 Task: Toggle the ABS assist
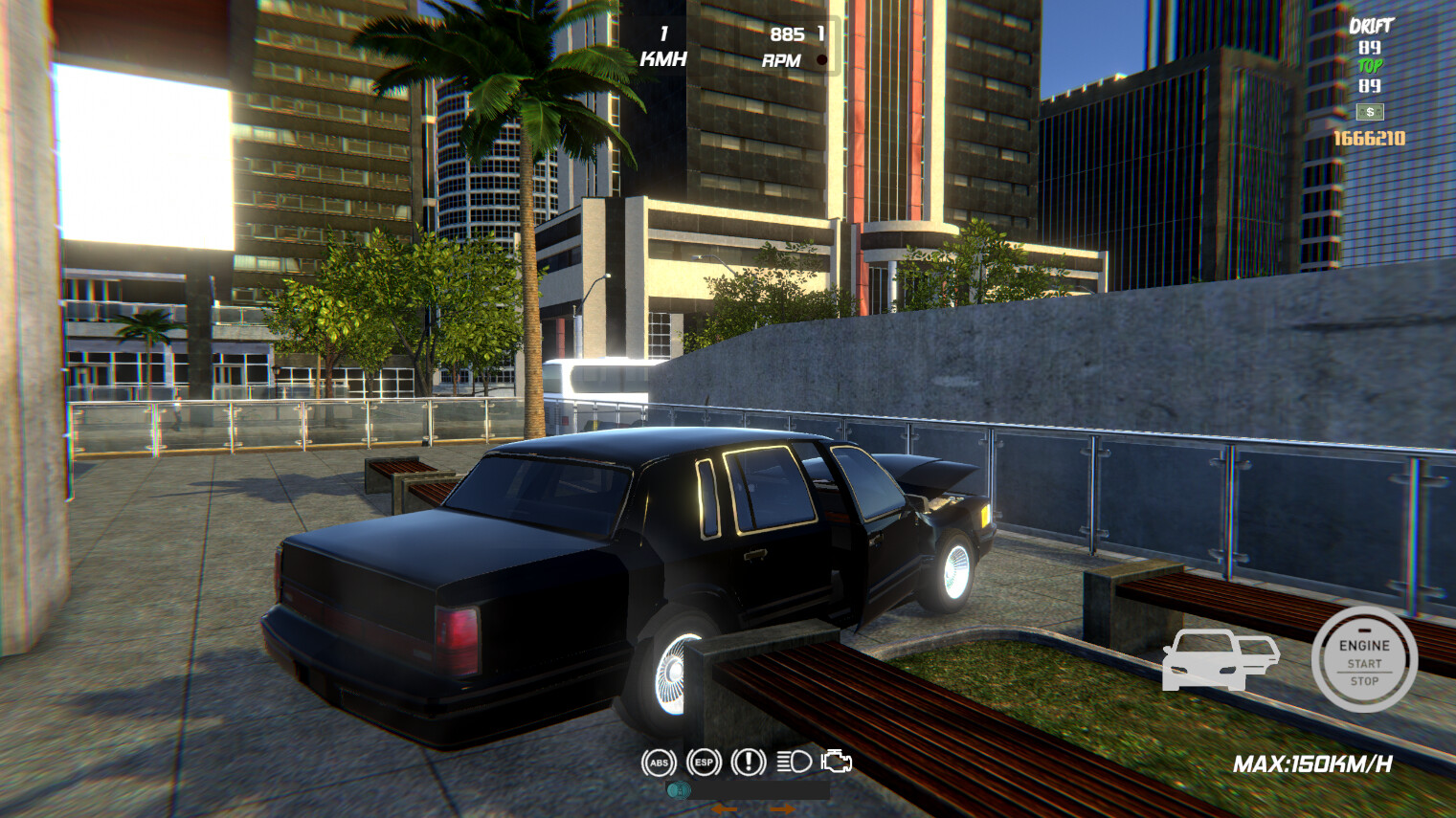pyautogui.click(x=659, y=763)
